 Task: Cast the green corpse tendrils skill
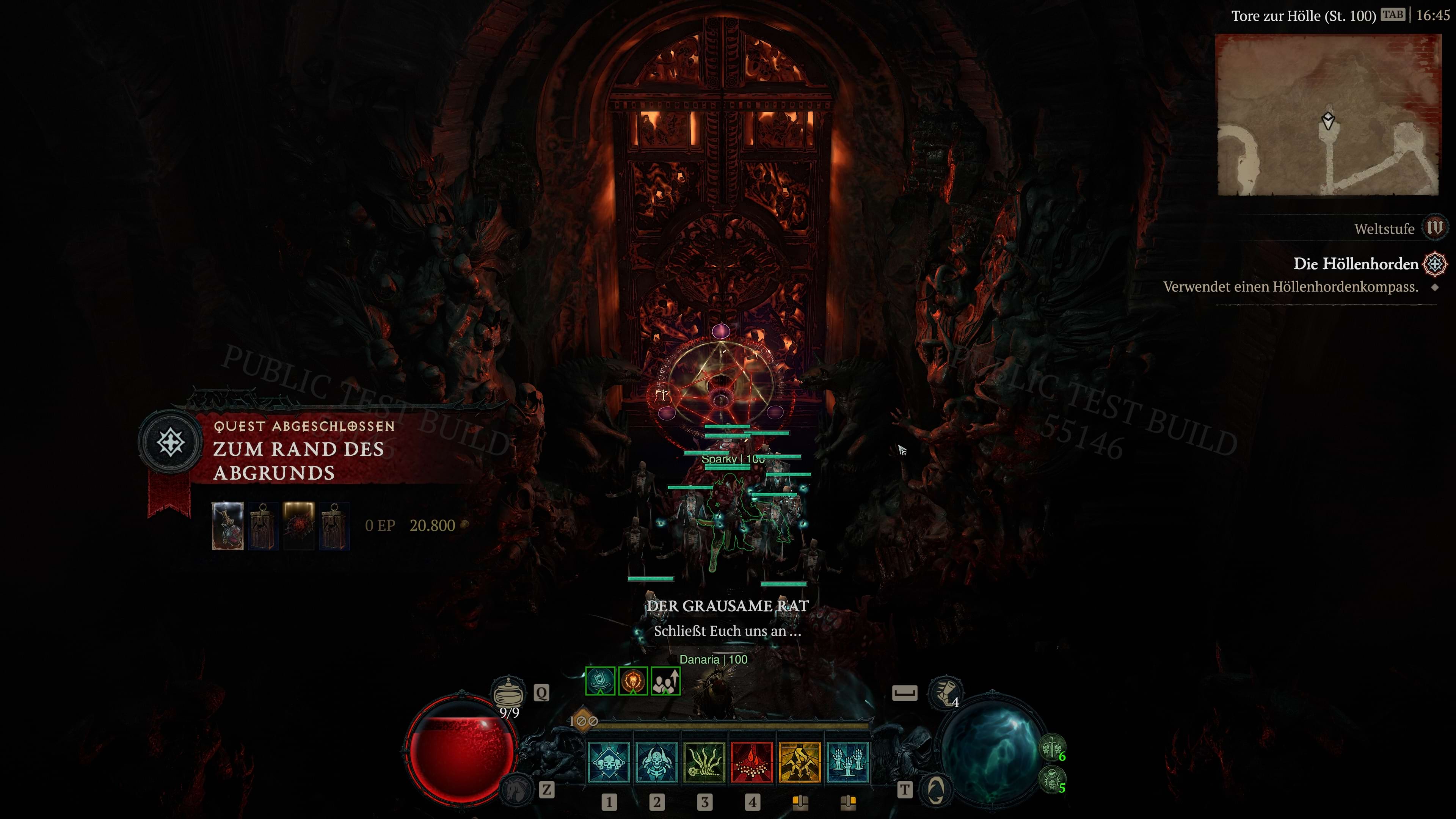click(704, 762)
